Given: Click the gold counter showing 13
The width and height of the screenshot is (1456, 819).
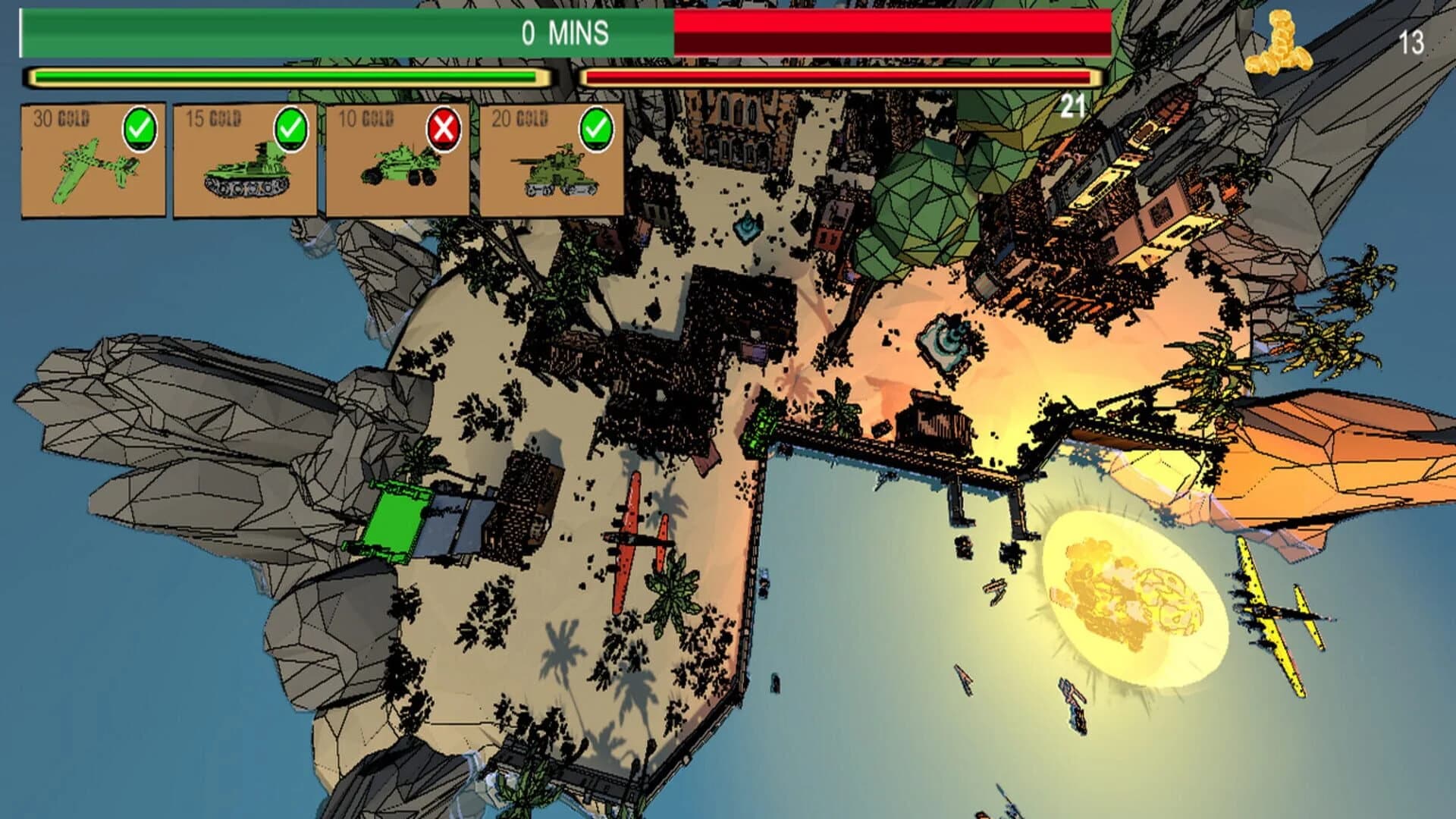Looking at the screenshot, I should coord(1412,43).
